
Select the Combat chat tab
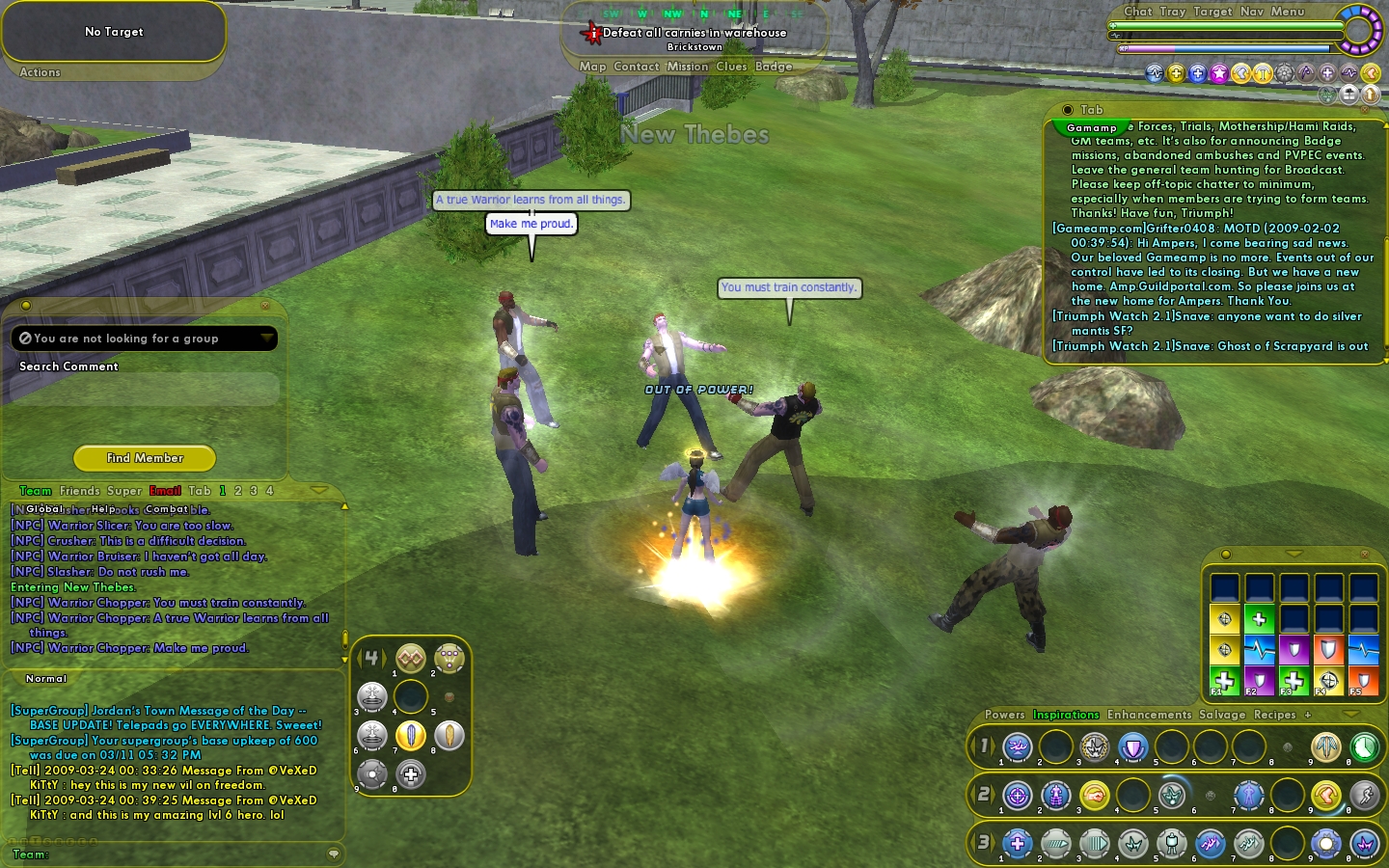[x=166, y=509]
